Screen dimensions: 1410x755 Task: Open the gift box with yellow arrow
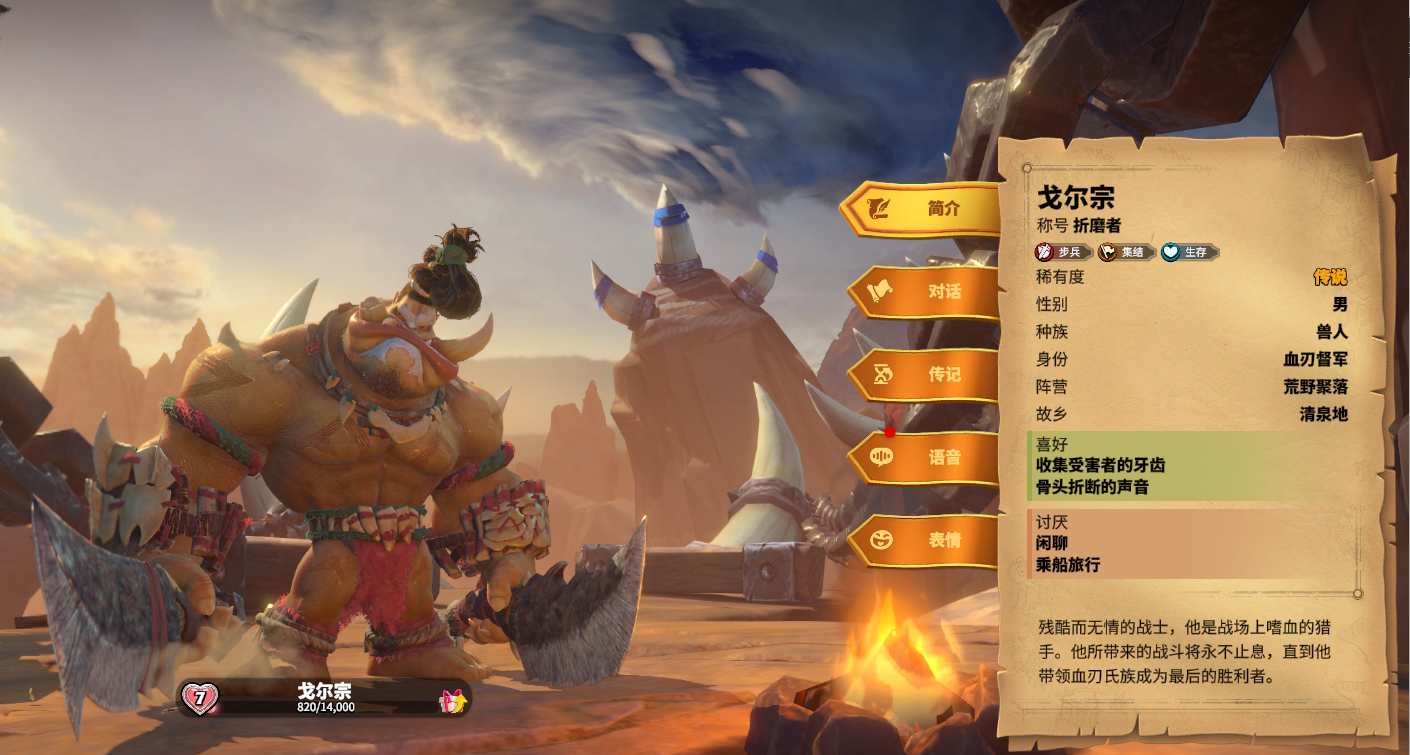pyautogui.click(x=453, y=701)
